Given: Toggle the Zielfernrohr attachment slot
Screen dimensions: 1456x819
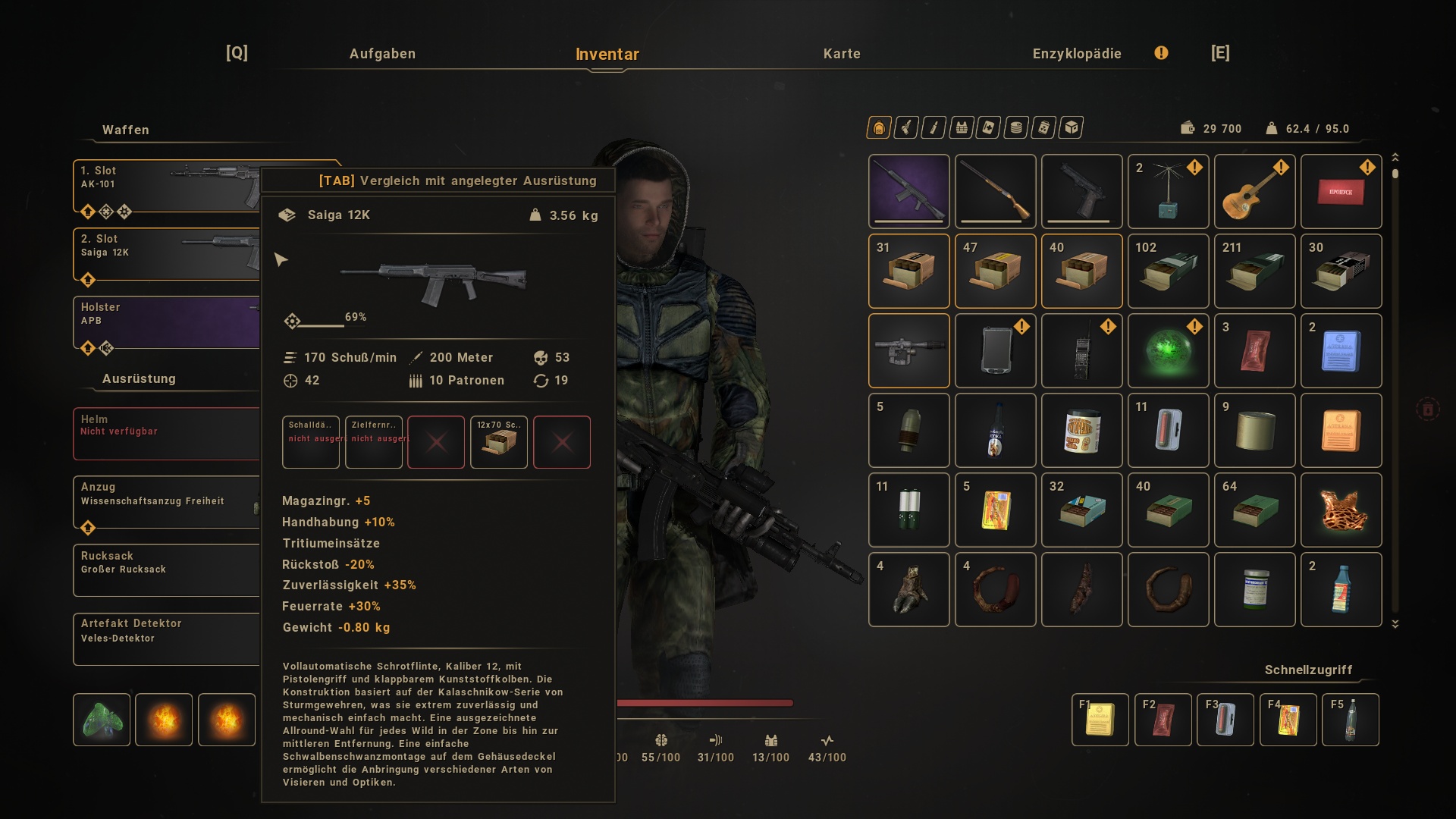Looking at the screenshot, I should coord(373,442).
